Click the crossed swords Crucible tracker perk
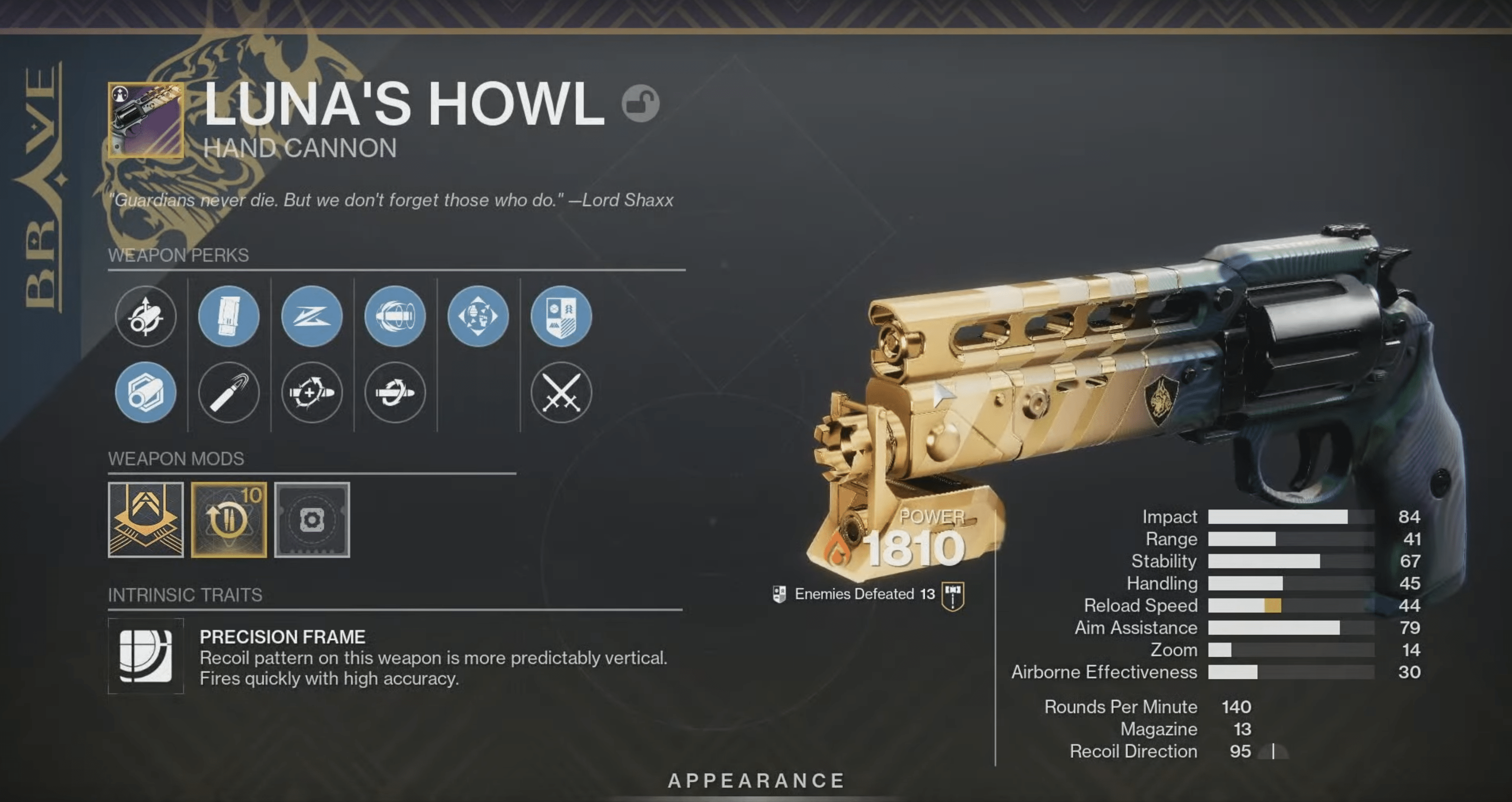 [561, 395]
